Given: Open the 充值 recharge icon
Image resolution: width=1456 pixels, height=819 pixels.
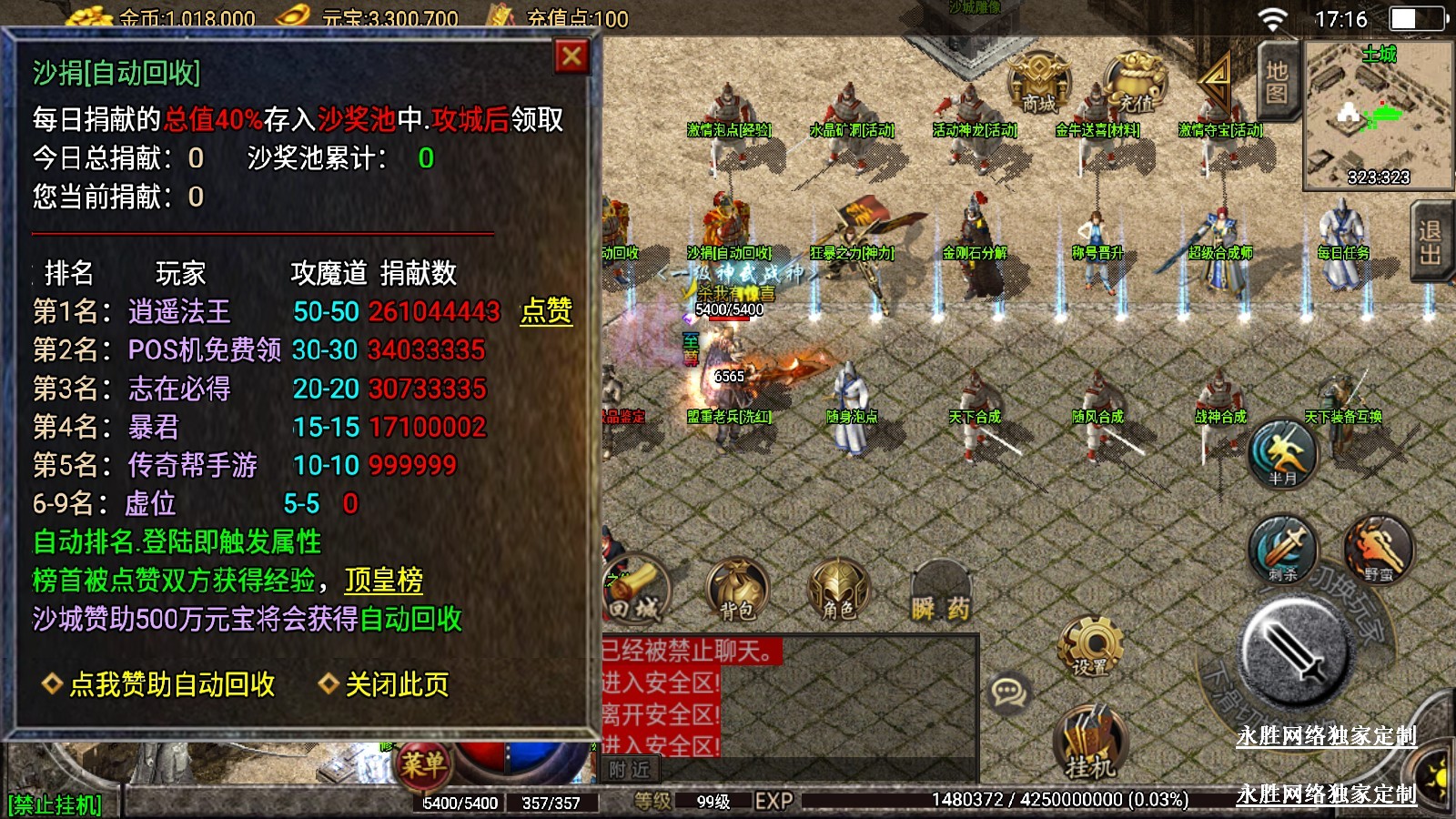Looking at the screenshot, I should click(1135, 84).
